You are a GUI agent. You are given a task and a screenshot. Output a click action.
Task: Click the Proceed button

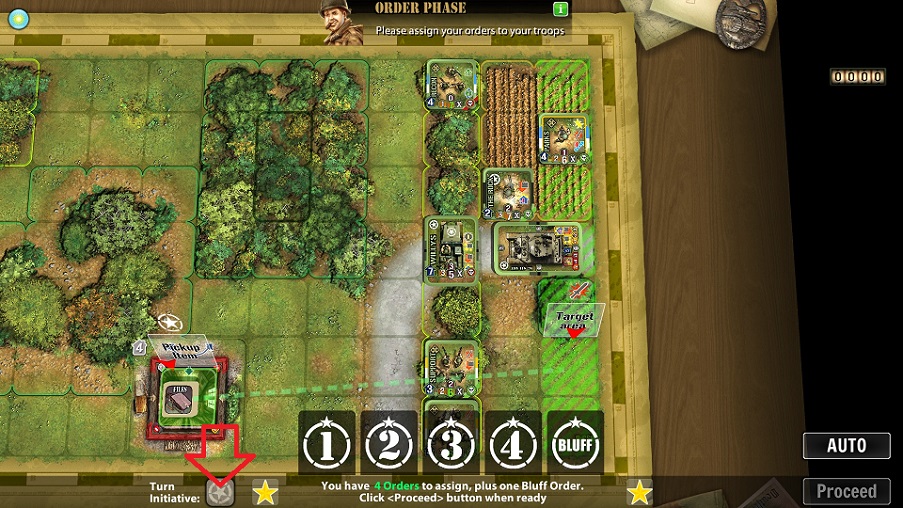846,491
